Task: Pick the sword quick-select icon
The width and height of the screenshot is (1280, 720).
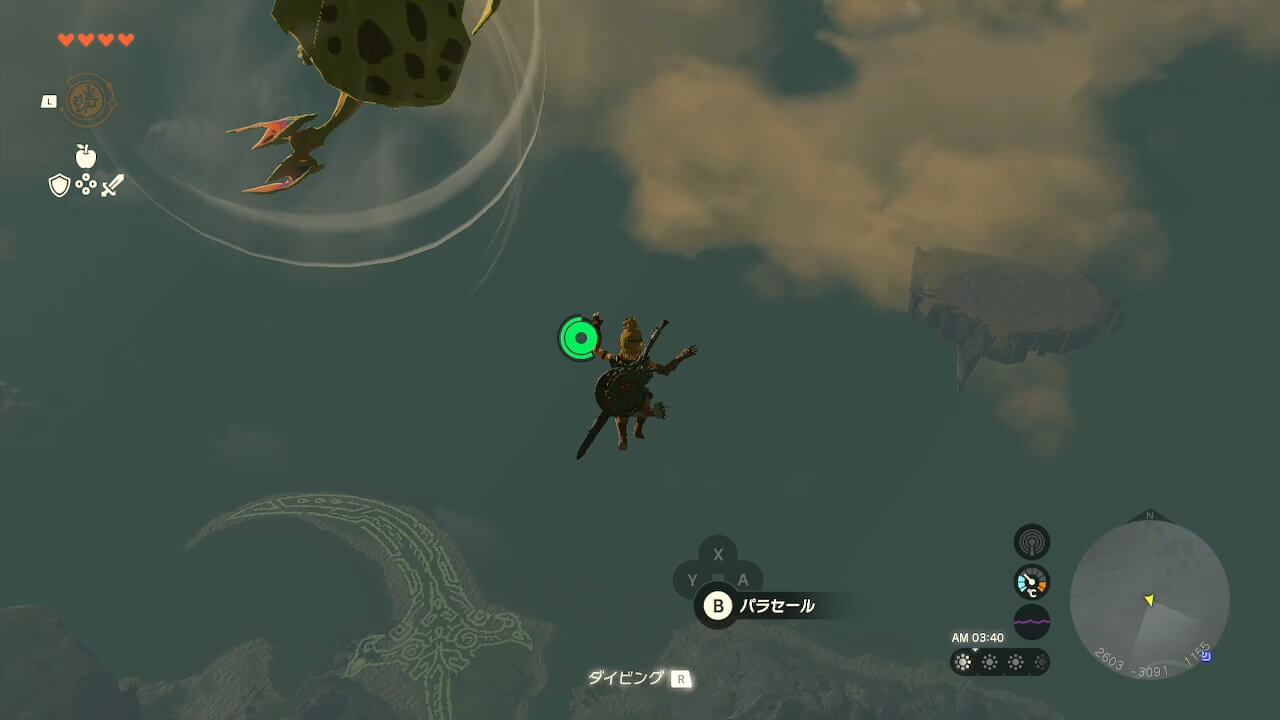Action: click(x=112, y=185)
